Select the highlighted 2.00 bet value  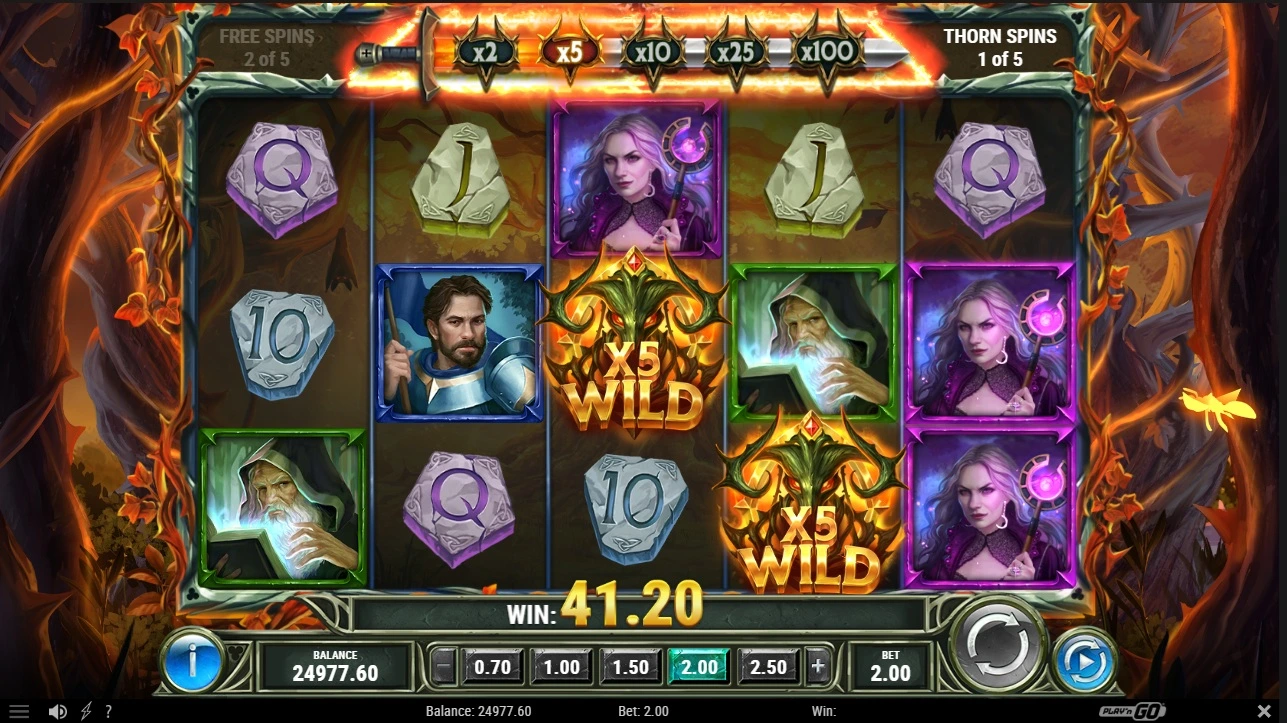pyautogui.click(x=699, y=666)
